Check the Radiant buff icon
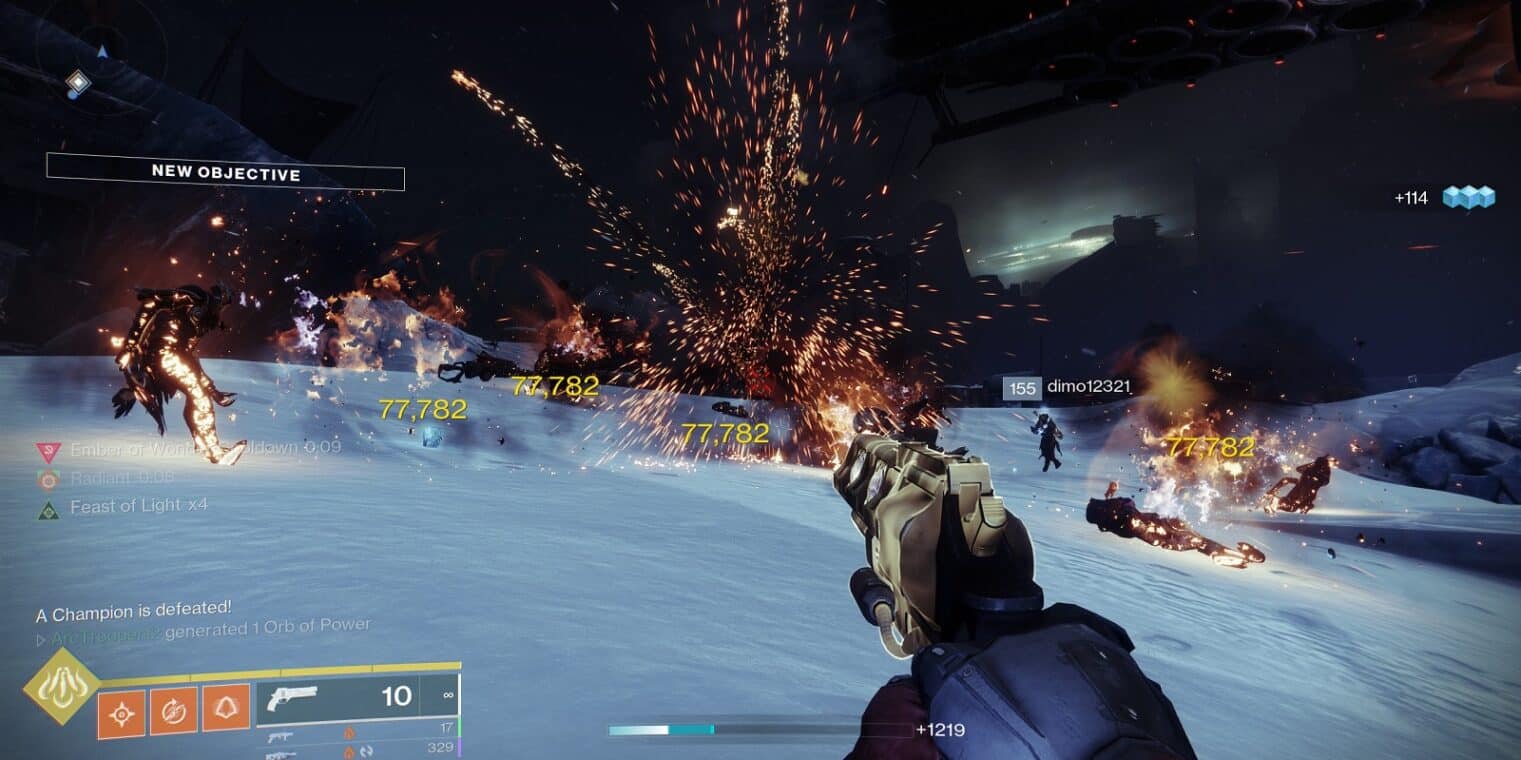 tap(47, 480)
